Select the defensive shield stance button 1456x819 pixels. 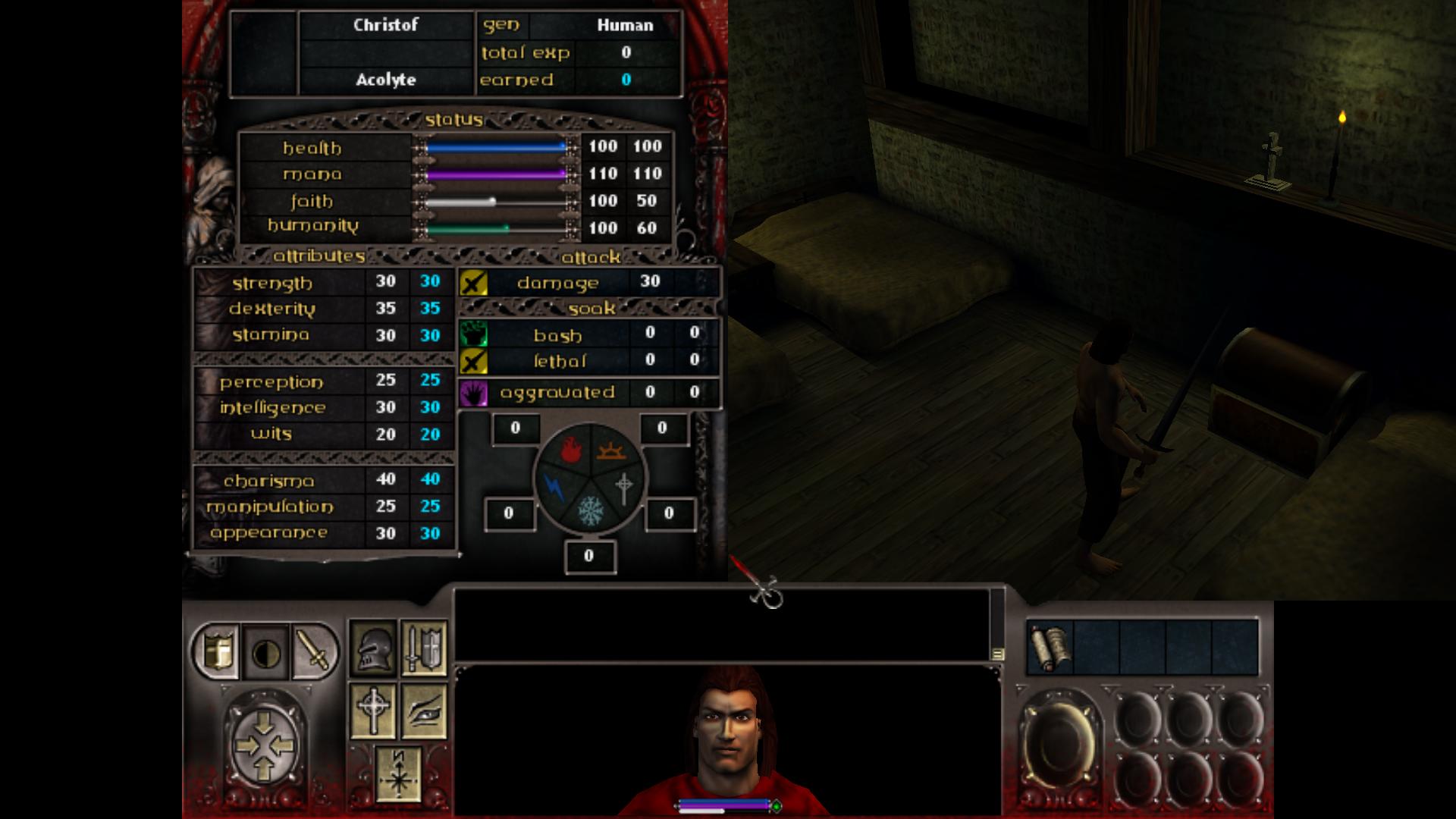217,651
